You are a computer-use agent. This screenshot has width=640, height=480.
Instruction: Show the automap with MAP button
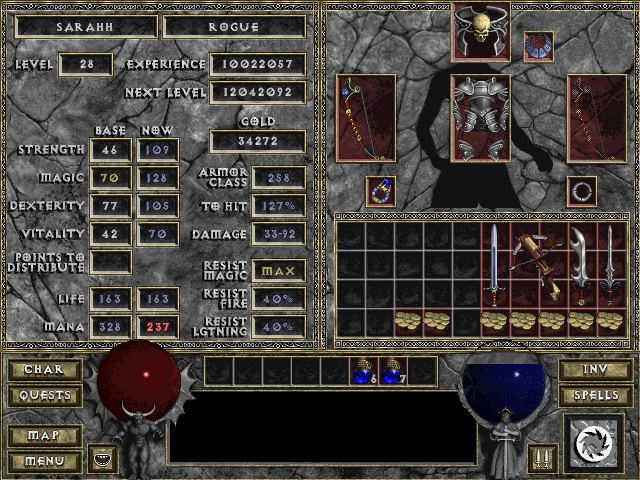click(45, 436)
